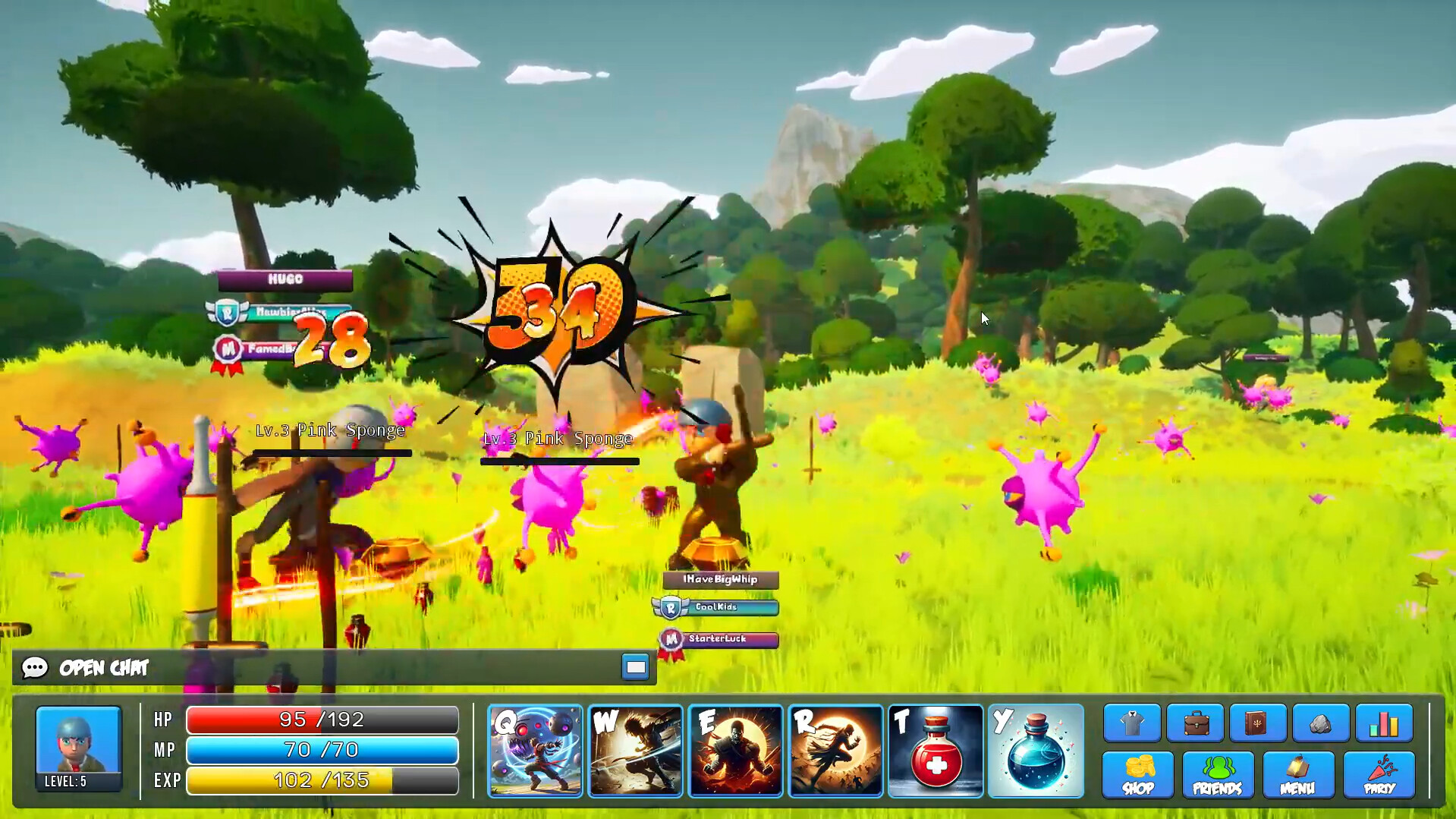
Task: Activate the Q skill ability
Action: pos(534,750)
